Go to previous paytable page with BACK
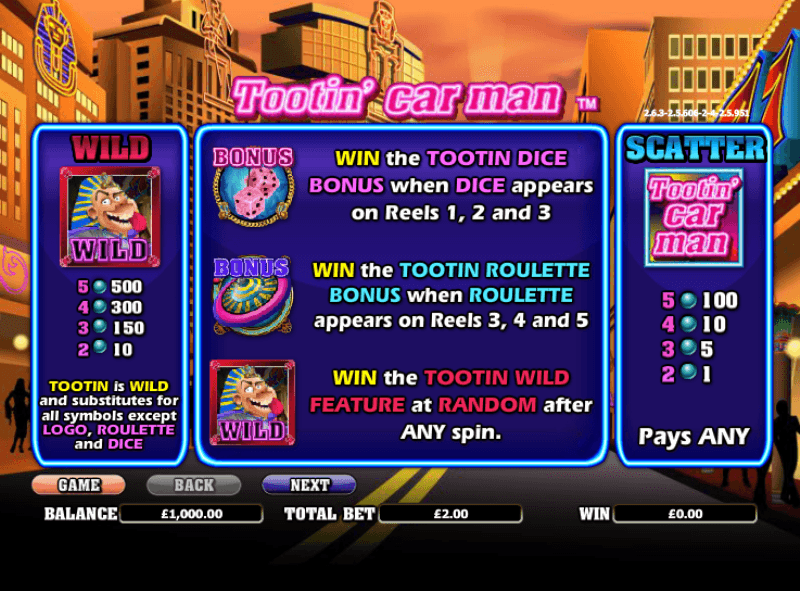800x591 pixels. pos(193,485)
